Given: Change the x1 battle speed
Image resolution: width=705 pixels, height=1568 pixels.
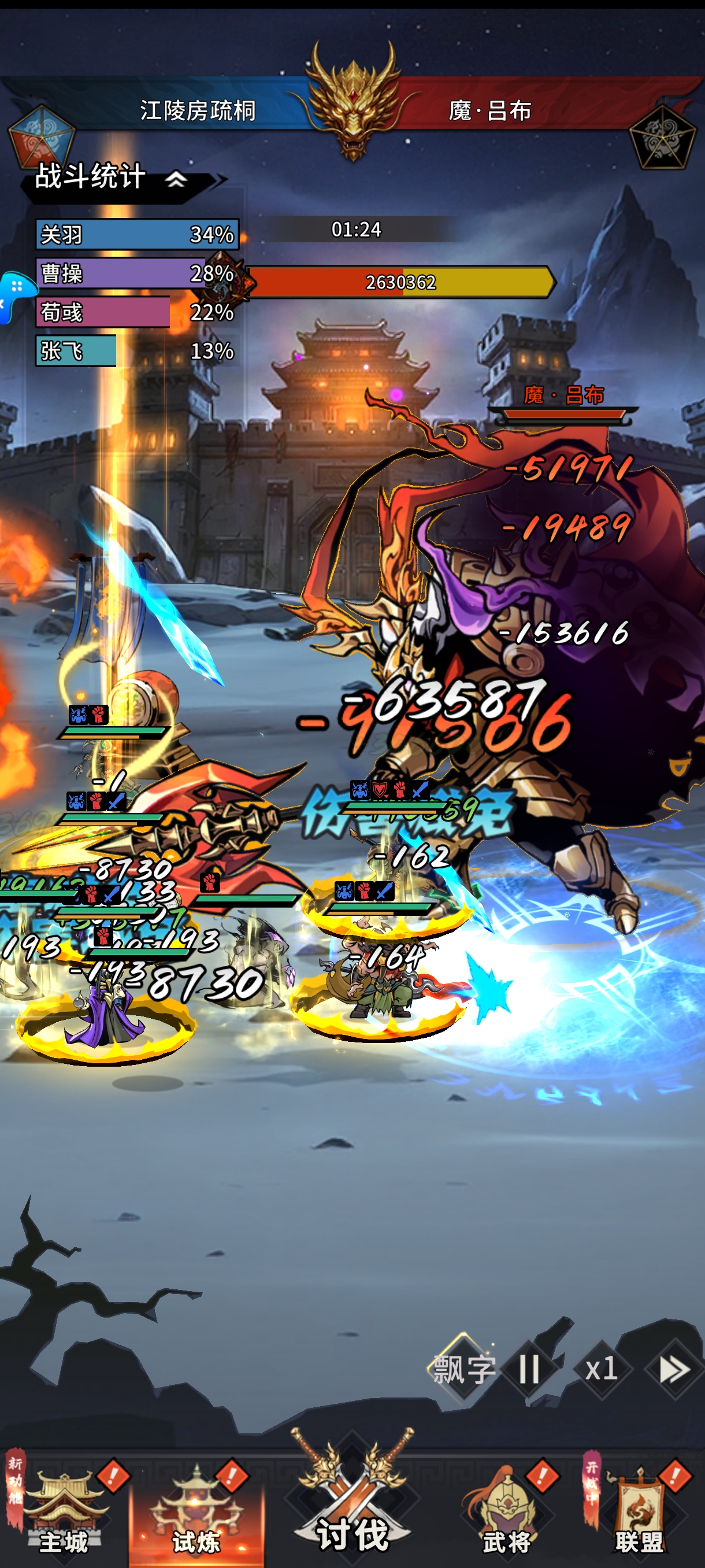Looking at the screenshot, I should coord(601,1370).
